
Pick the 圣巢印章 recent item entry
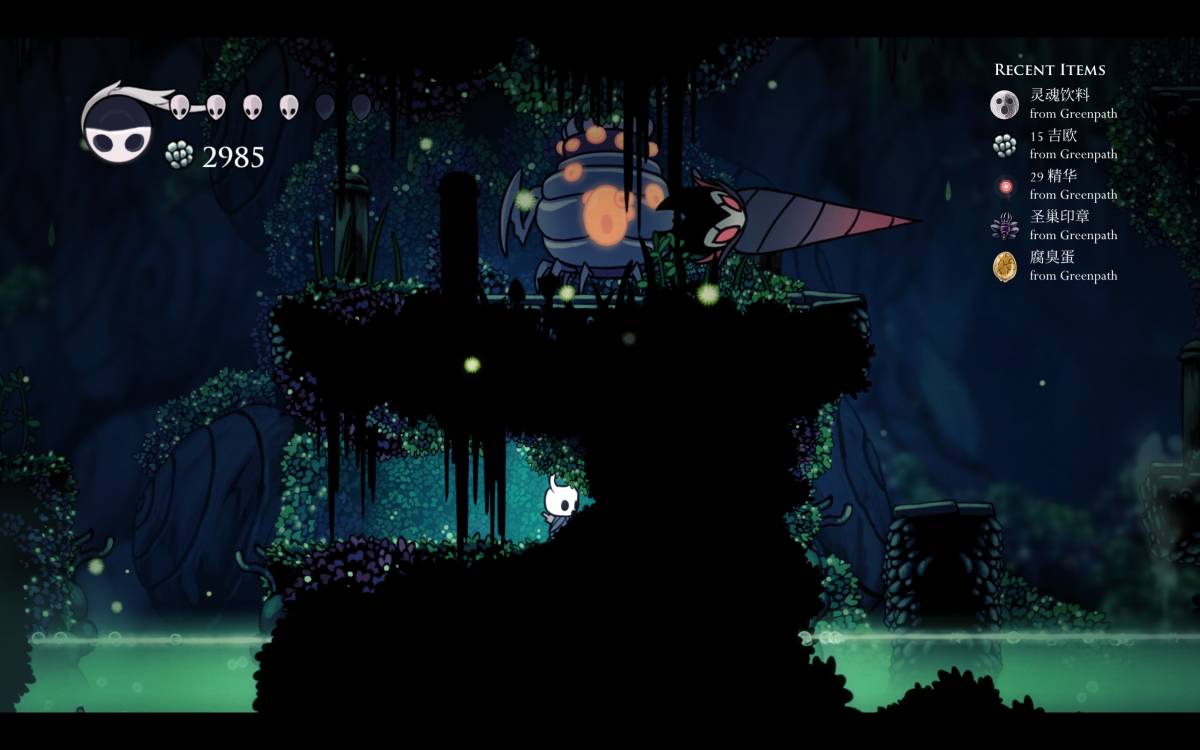[x=1054, y=226]
